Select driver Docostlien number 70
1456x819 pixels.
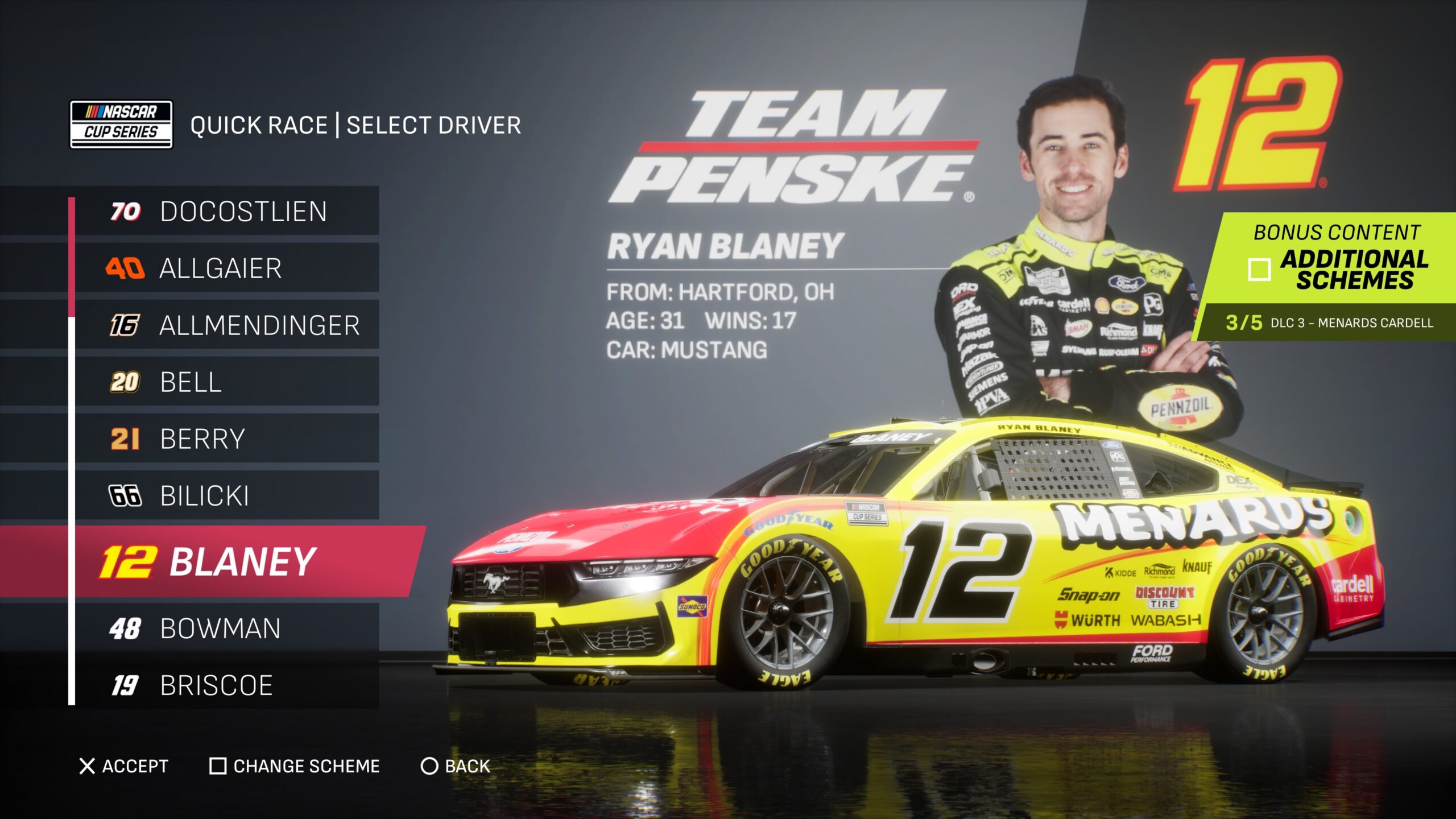pyautogui.click(x=227, y=211)
